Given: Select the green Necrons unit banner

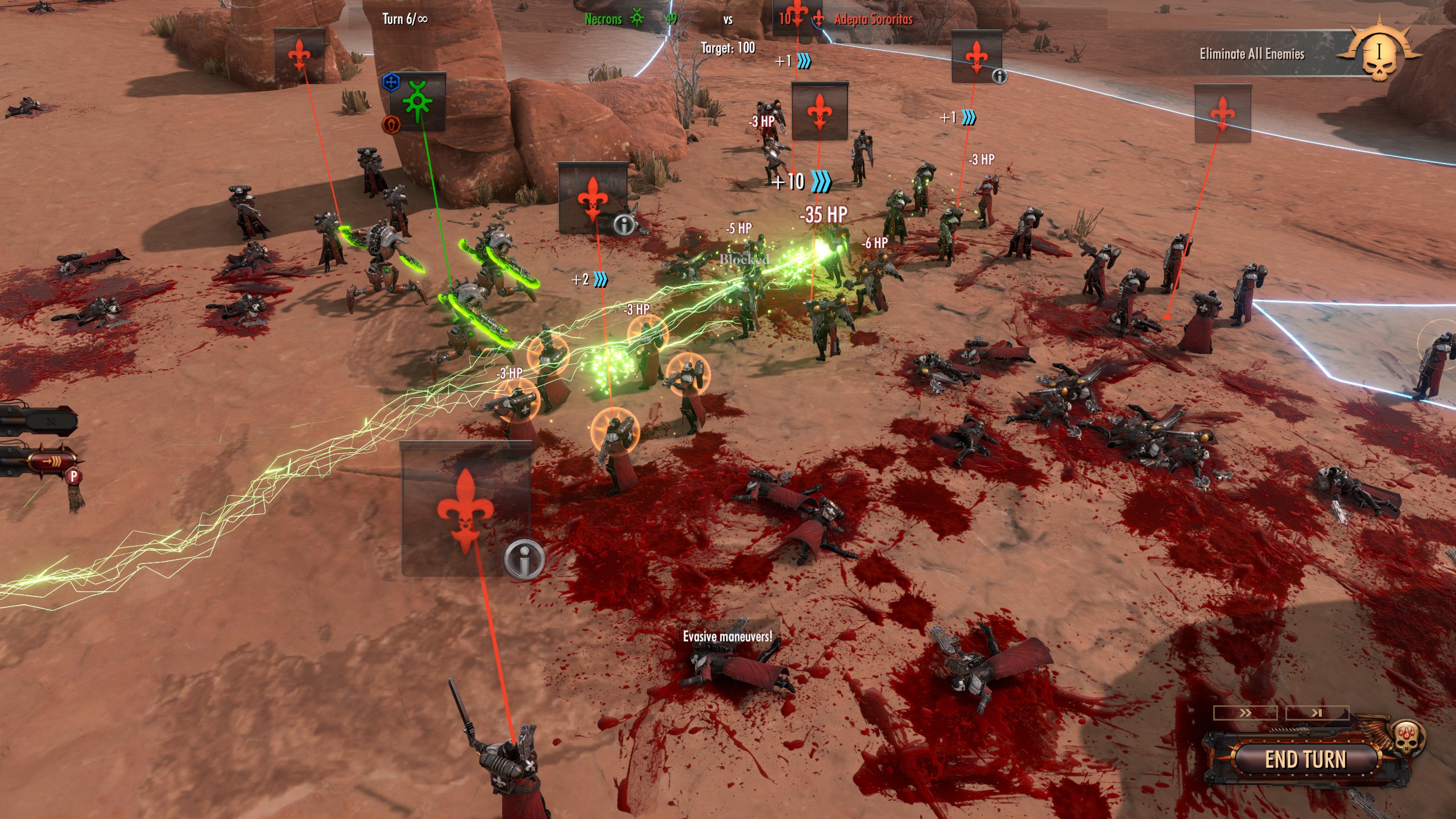Looking at the screenshot, I should (x=418, y=102).
